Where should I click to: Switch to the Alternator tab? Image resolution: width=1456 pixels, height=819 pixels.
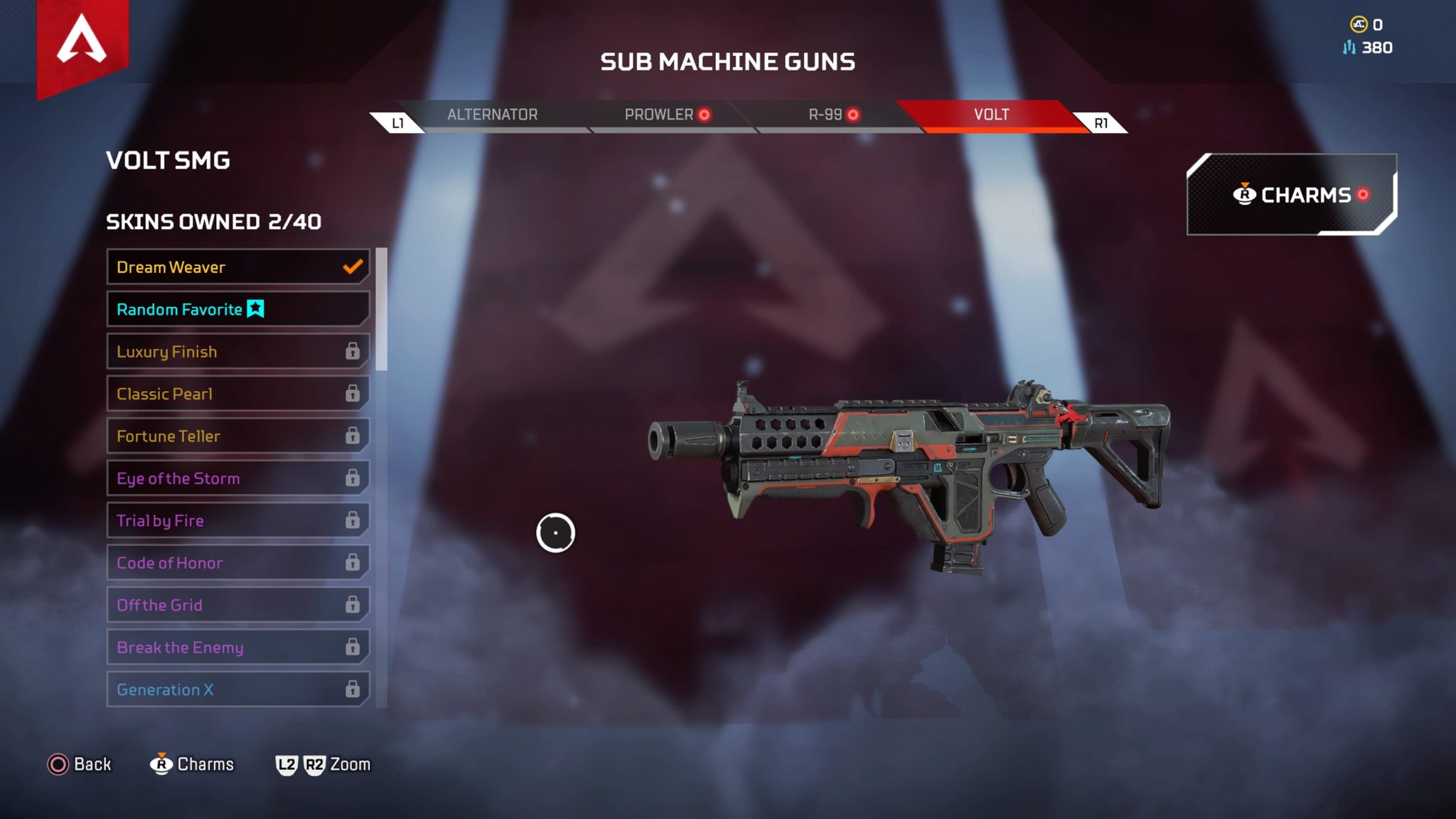coord(492,115)
